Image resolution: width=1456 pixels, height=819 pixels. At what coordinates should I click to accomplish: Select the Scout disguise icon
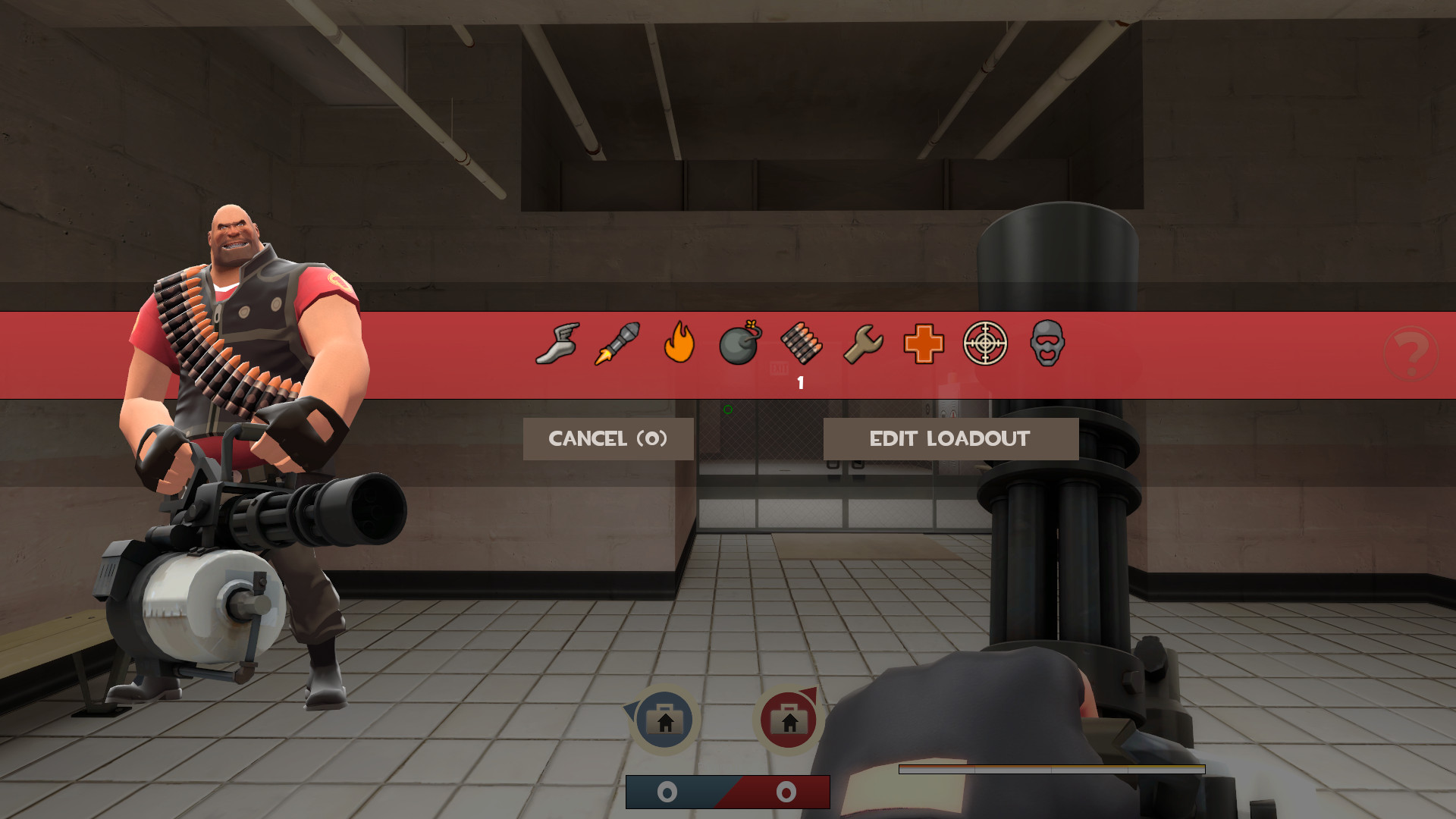pos(557,344)
